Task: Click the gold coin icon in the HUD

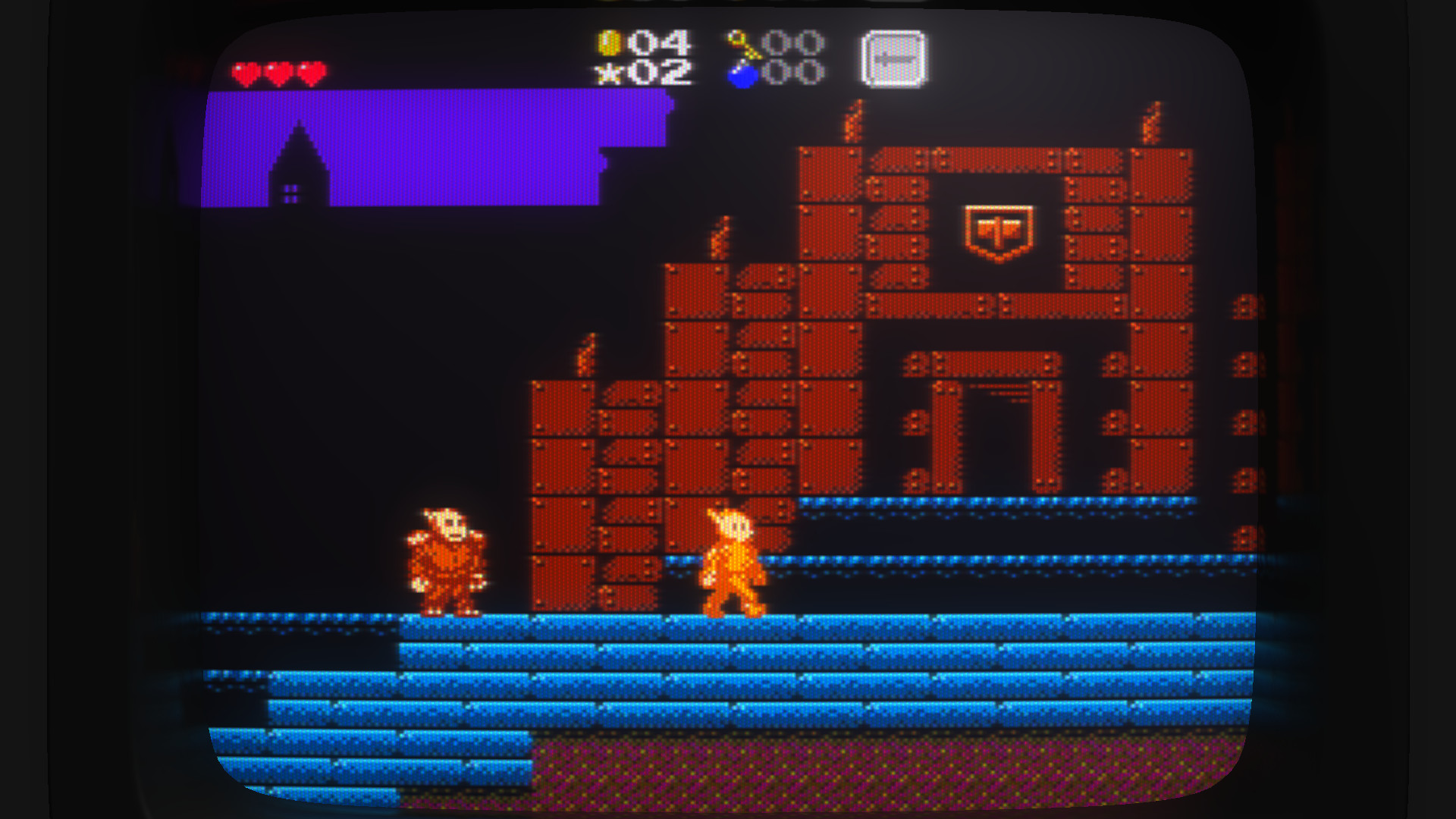Action: (x=611, y=42)
